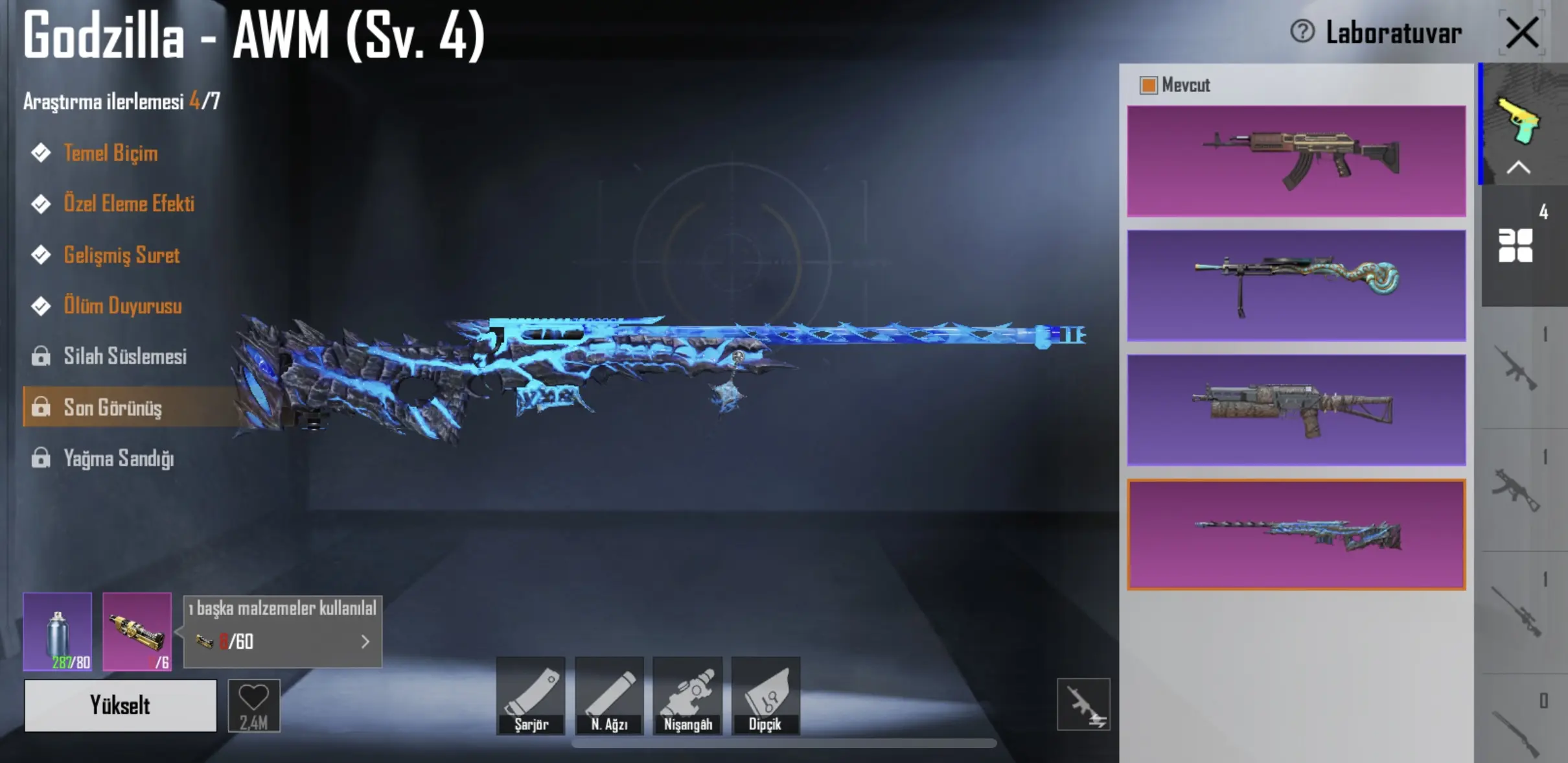Open the N. Ağzı muzzle slot
Screen dimensions: 1568x763
pyautogui.click(x=609, y=696)
